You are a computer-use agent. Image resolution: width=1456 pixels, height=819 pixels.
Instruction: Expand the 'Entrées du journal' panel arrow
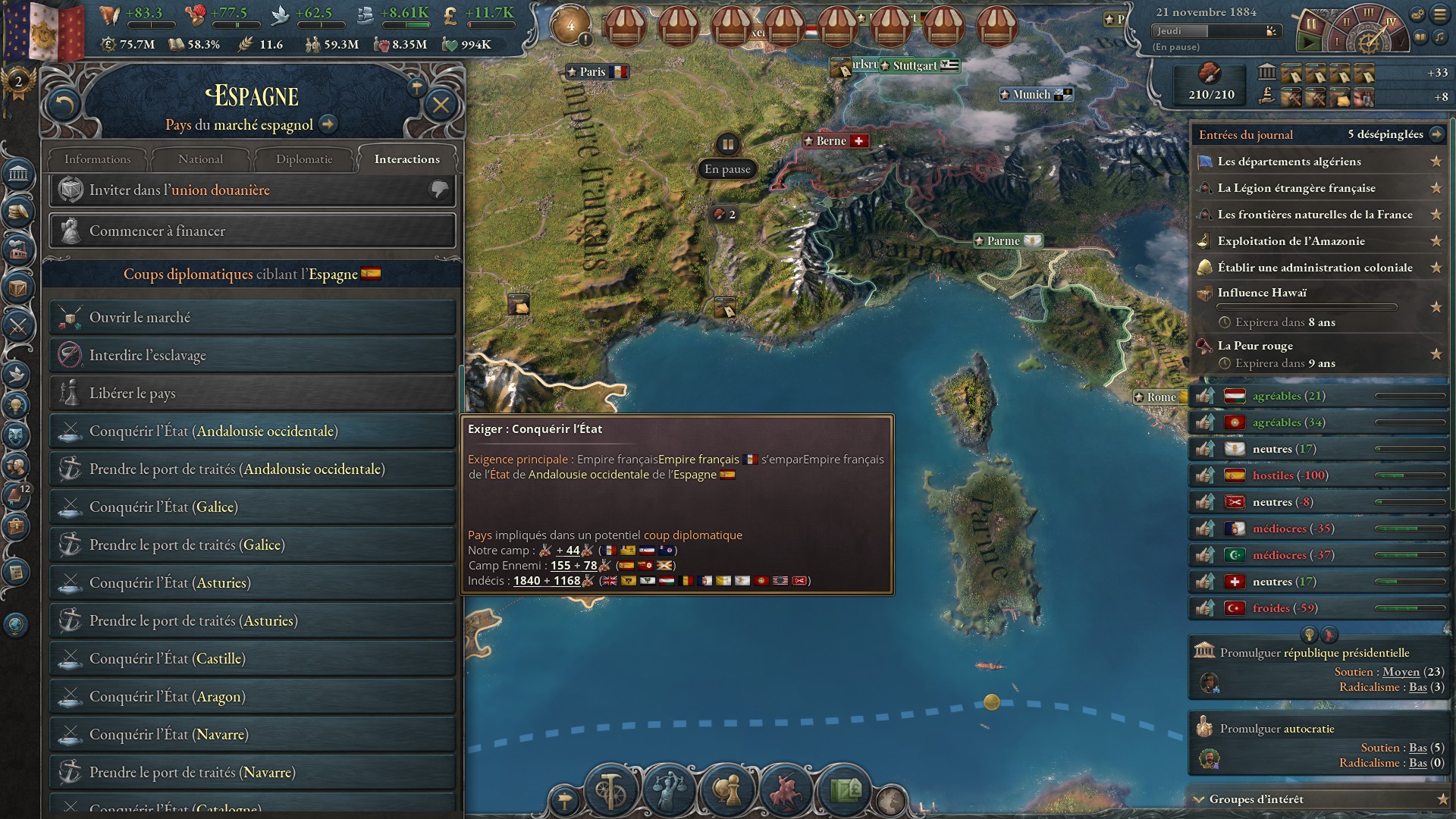coord(1436,134)
